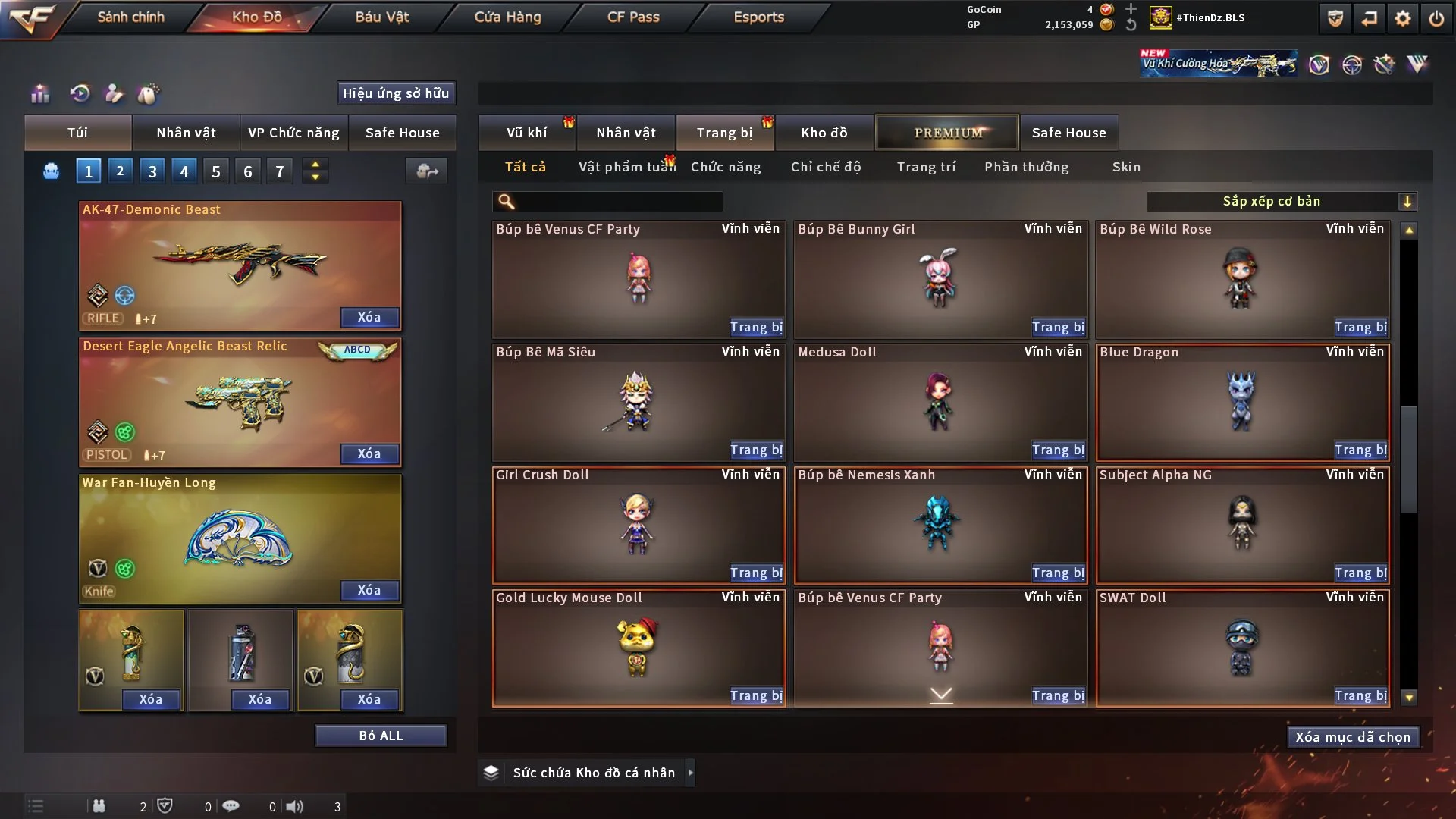This screenshot has width=1456, height=819.
Task: Open the Cửa Hàng shop menu
Action: pyautogui.click(x=507, y=17)
